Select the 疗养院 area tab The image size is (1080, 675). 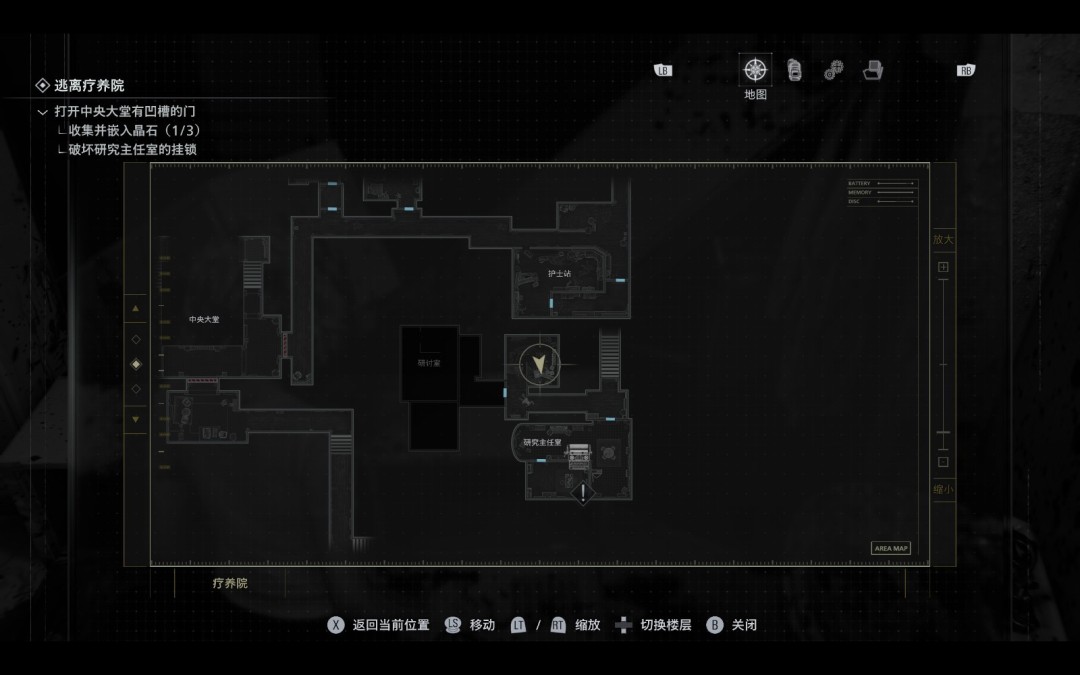tap(230, 583)
